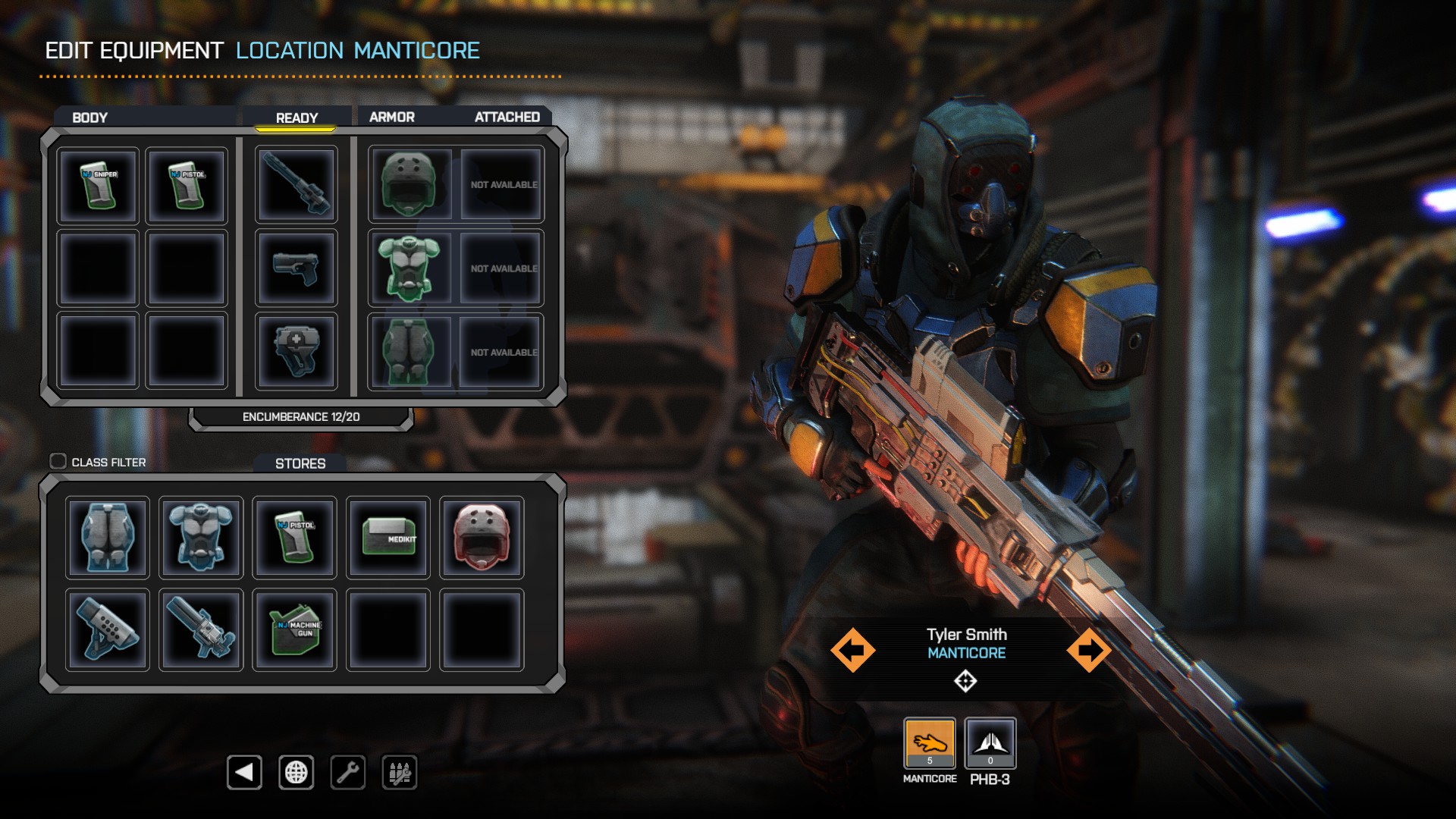
Task: Open the wrench manufacturing screen
Action: click(348, 773)
